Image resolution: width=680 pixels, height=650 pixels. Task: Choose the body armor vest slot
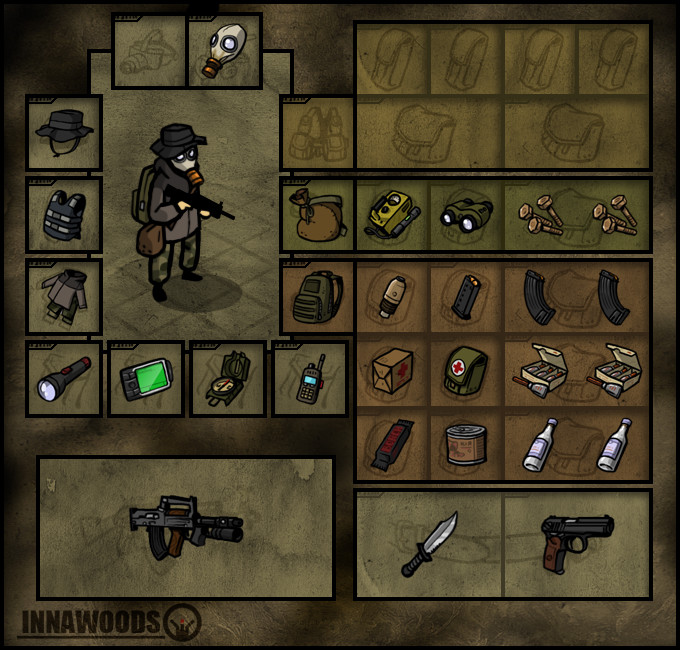point(64,215)
